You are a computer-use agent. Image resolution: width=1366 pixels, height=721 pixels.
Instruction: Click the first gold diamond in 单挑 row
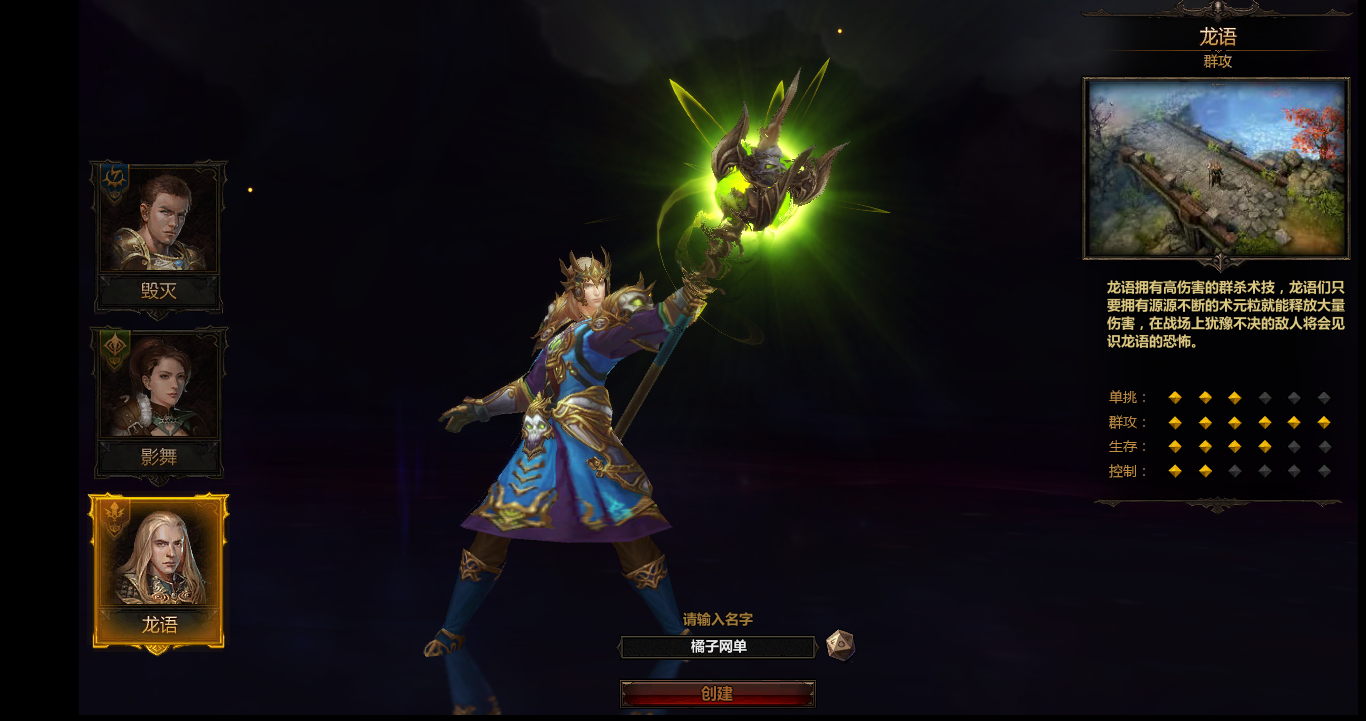coord(1174,397)
